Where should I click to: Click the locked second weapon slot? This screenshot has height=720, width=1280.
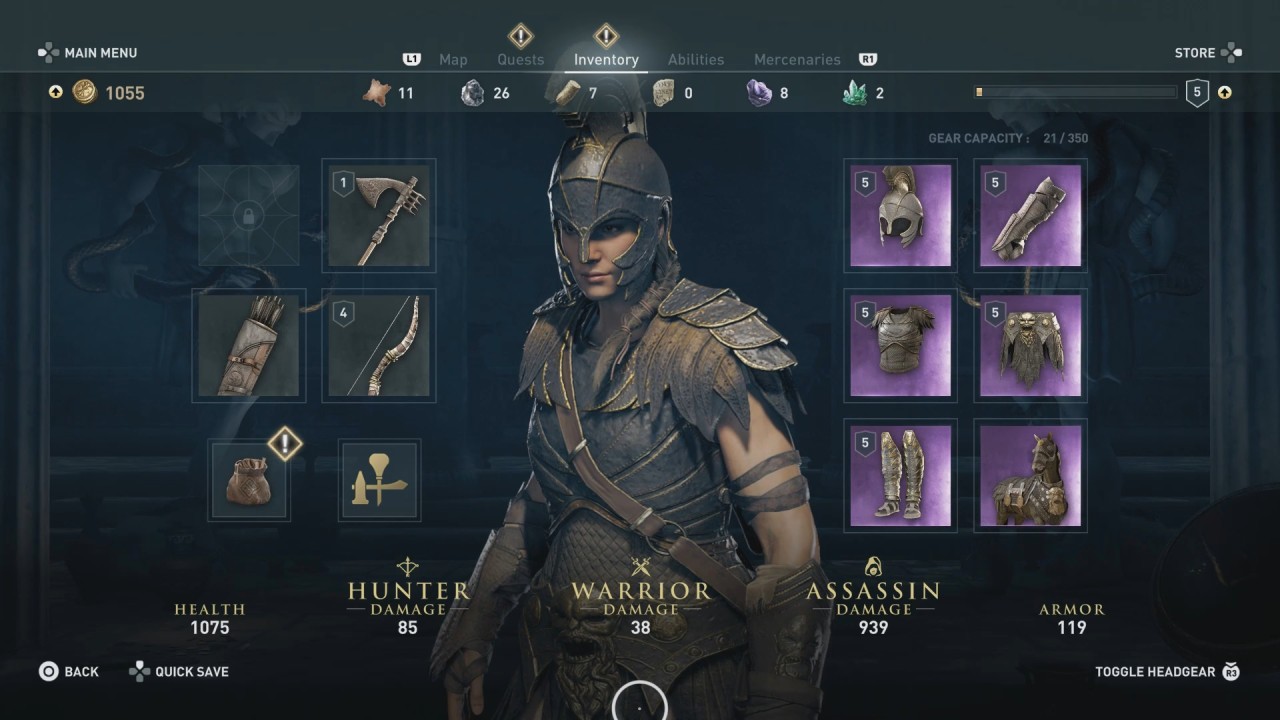point(249,216)
